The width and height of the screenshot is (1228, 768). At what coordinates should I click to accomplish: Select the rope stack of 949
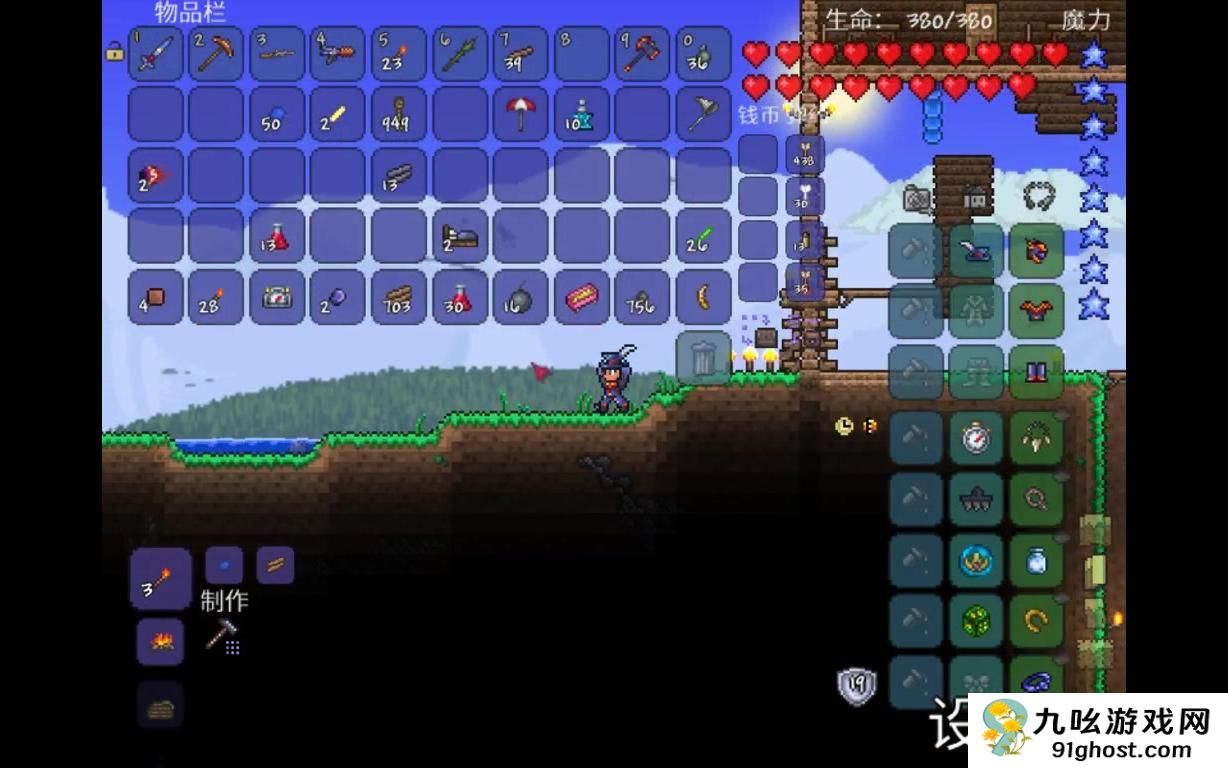pyautogui.click(x=399, y=114)
